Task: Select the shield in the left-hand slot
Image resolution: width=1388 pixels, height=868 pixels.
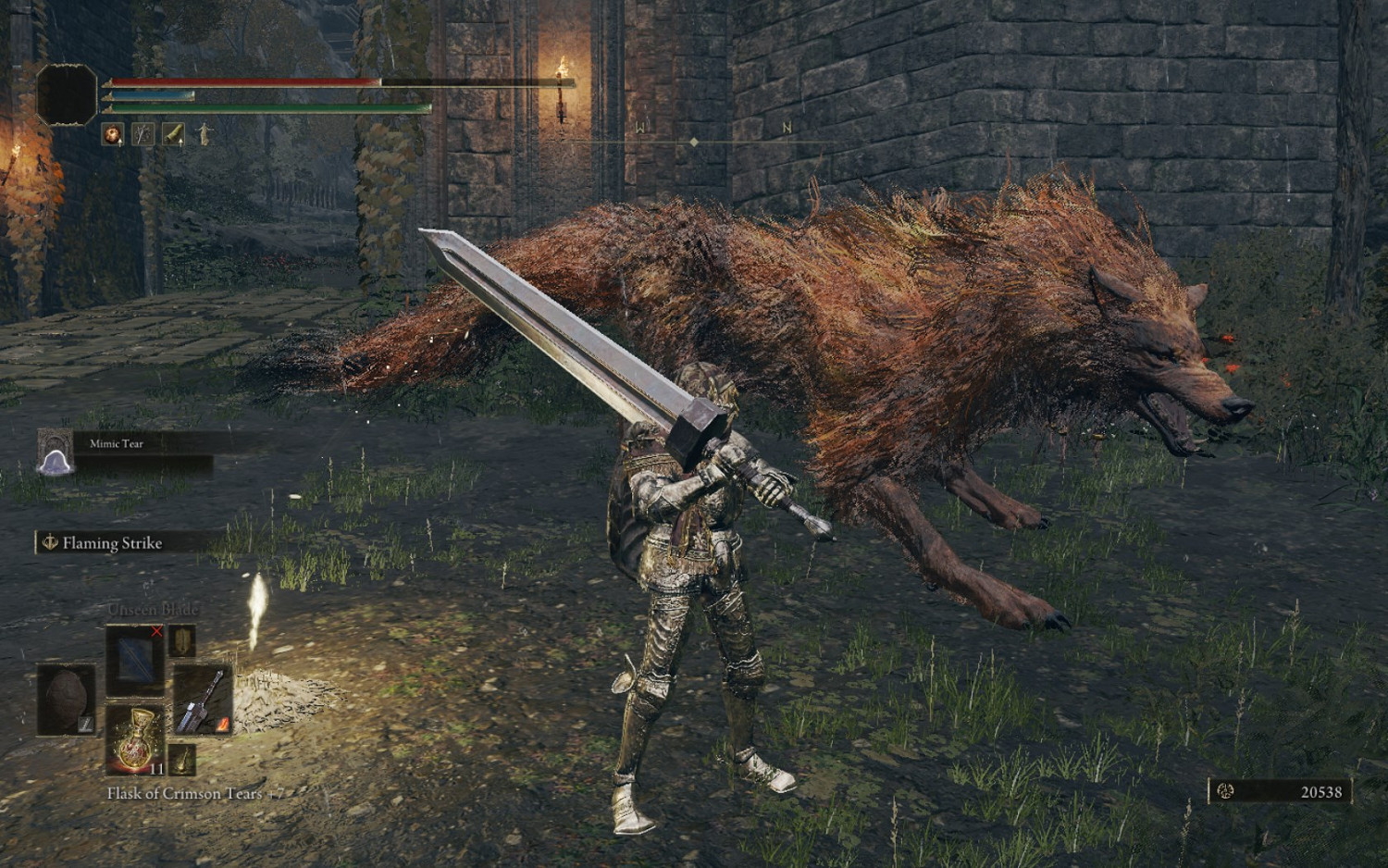Action: (67, 698)
